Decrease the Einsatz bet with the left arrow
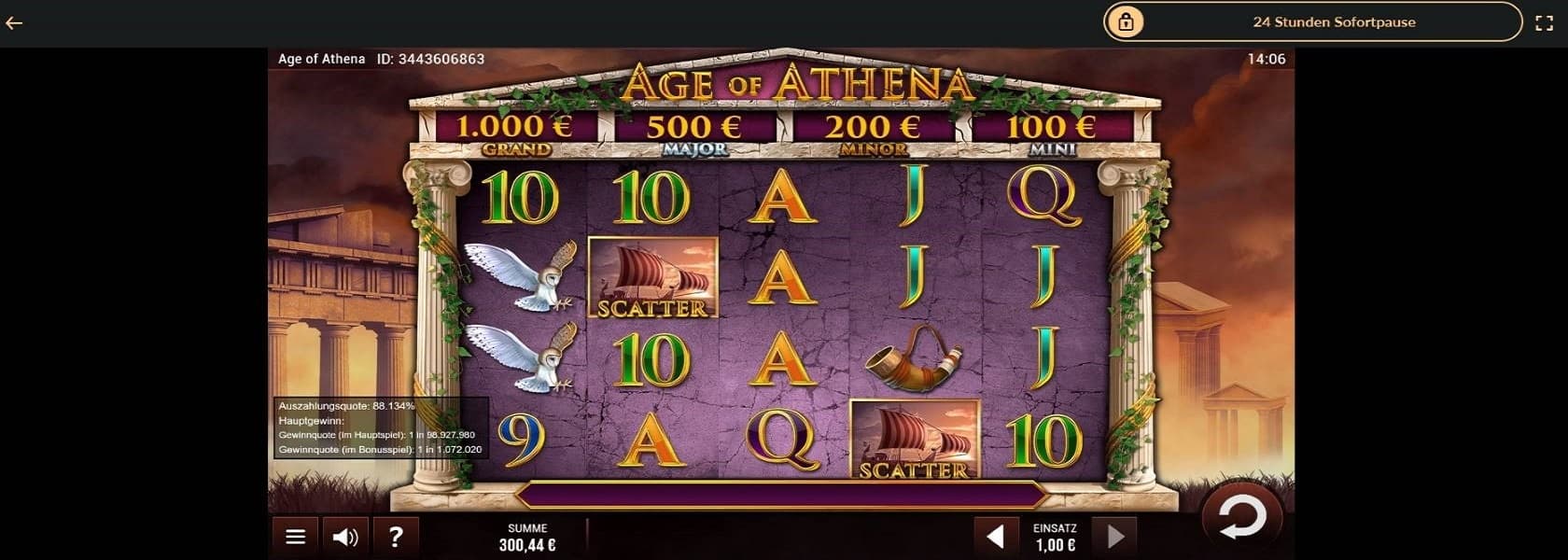The image size is (1568, 560). point(996,536)
